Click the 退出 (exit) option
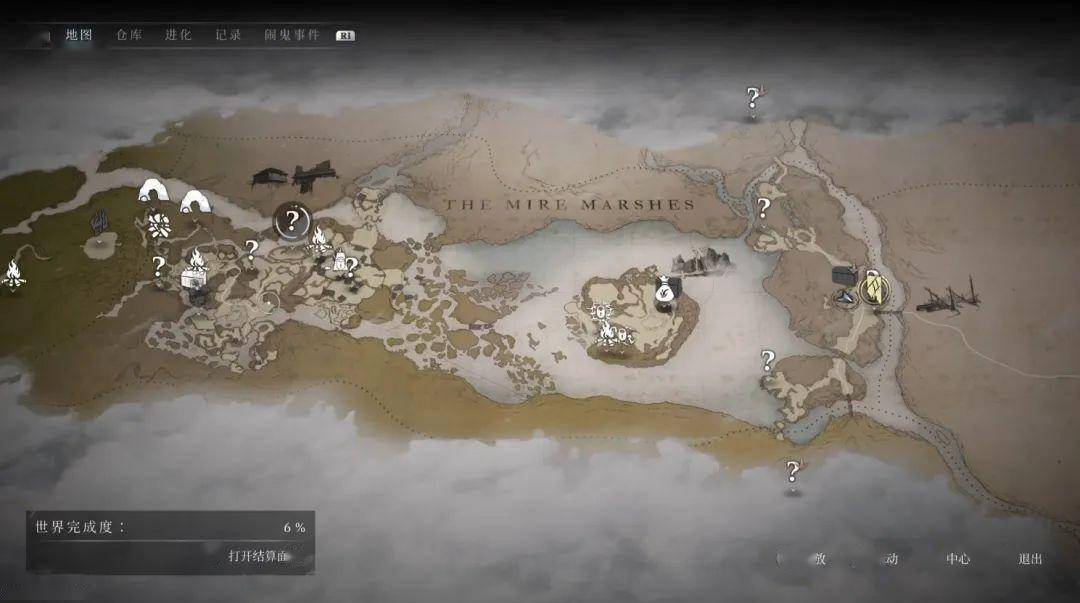 point(1030,559)
